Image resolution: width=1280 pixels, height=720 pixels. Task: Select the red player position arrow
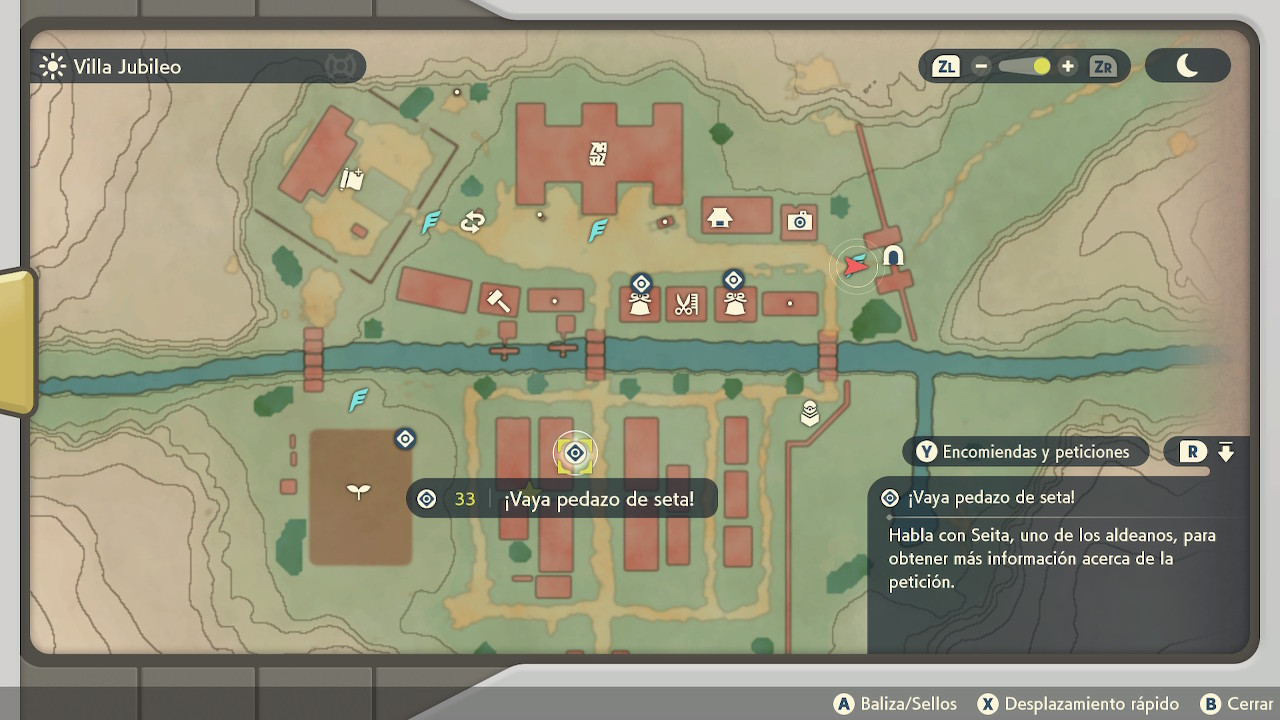[855, 266]
